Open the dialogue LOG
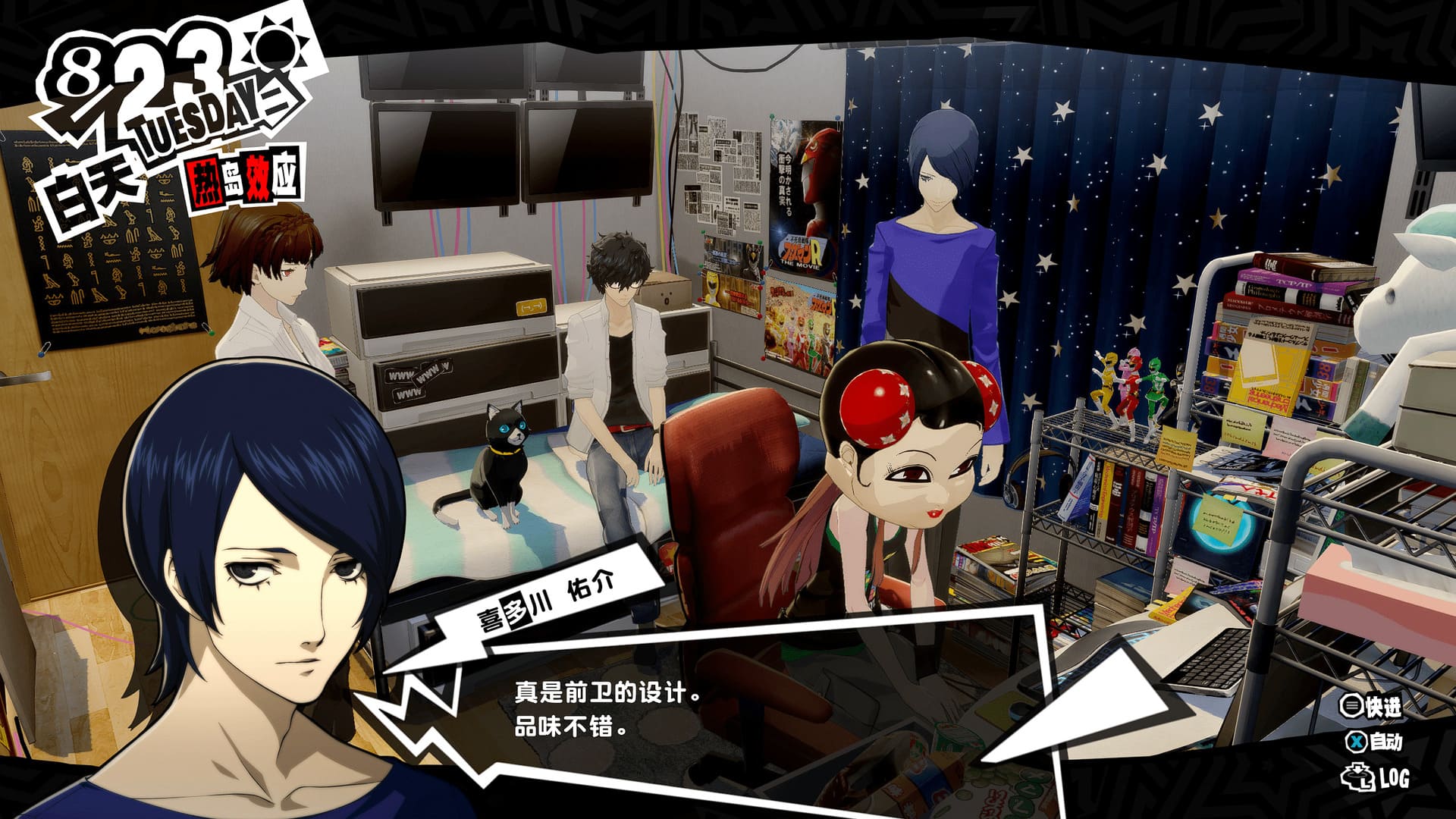Viewport: 1456px width, 819px height. 1376,778
